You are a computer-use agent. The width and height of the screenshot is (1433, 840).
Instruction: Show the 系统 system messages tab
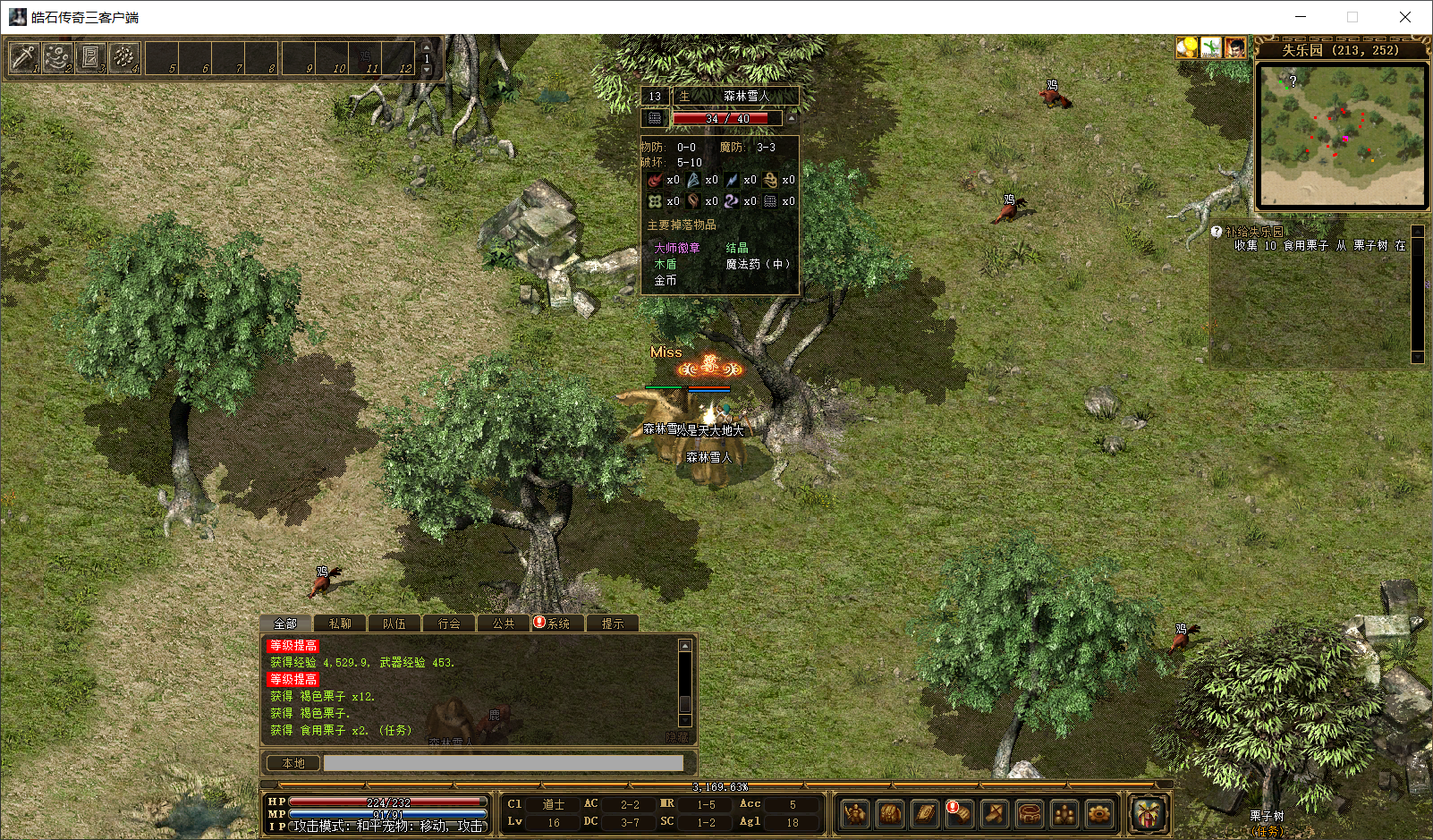pyautogui.click(x=556, y=624)
